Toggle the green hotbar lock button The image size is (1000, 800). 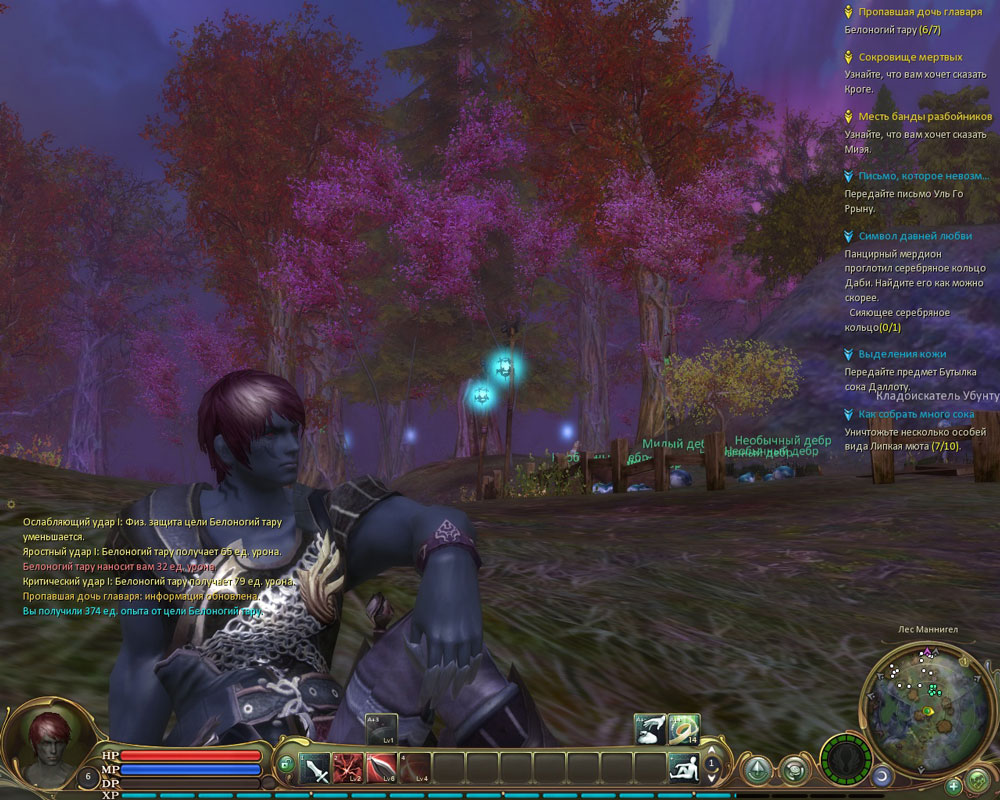click(286, 765)
